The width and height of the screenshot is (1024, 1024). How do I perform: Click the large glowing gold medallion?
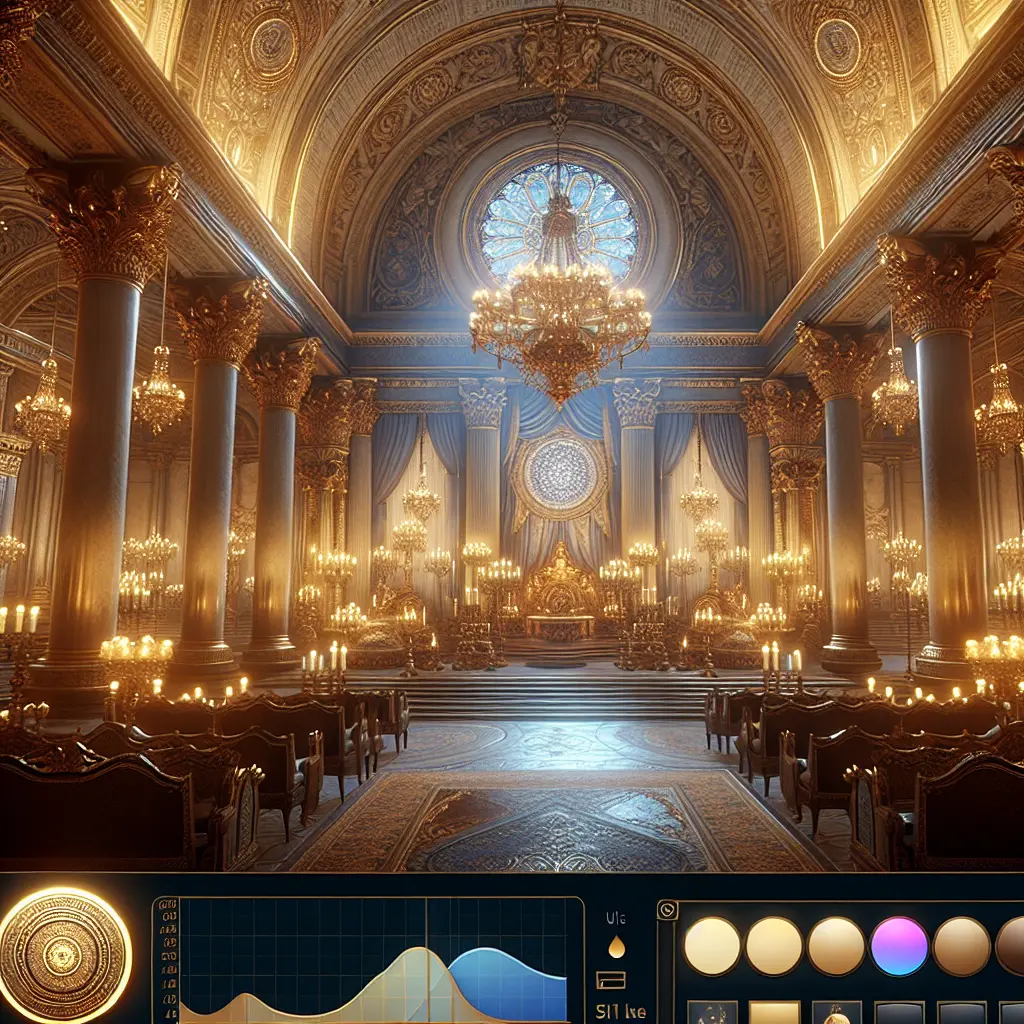pyautogui.click(x=65, y=954)
